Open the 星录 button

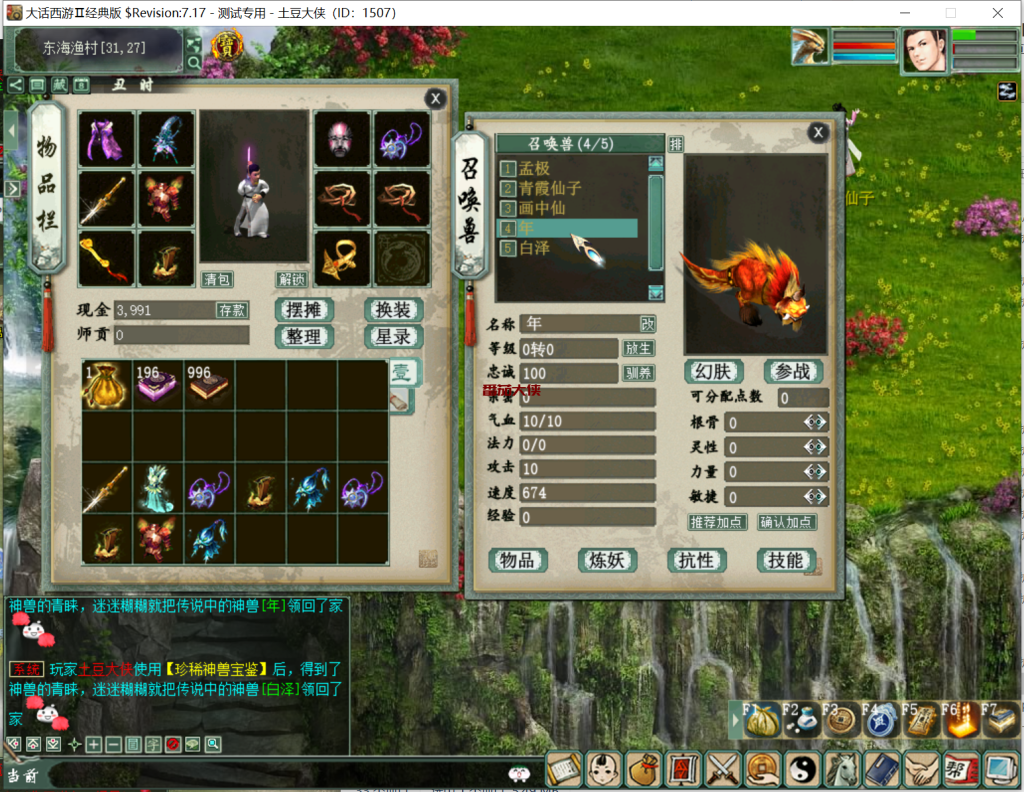[392, 337]
